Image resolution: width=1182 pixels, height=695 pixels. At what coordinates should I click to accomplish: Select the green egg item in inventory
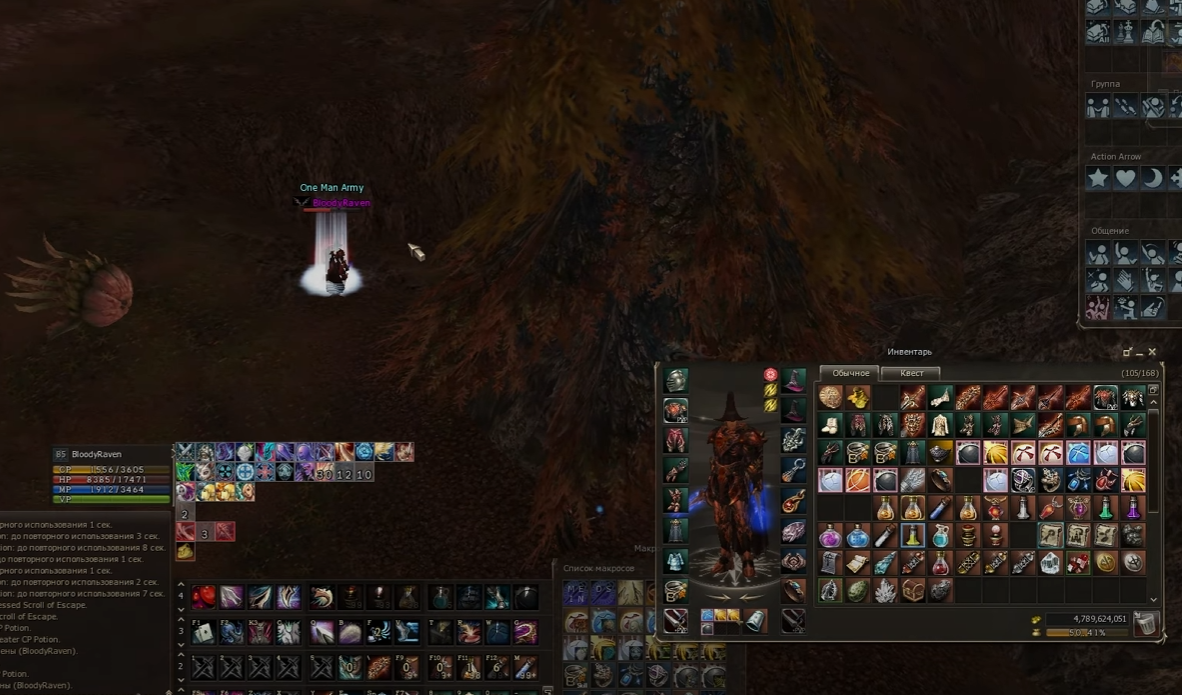tap(858, 591)
